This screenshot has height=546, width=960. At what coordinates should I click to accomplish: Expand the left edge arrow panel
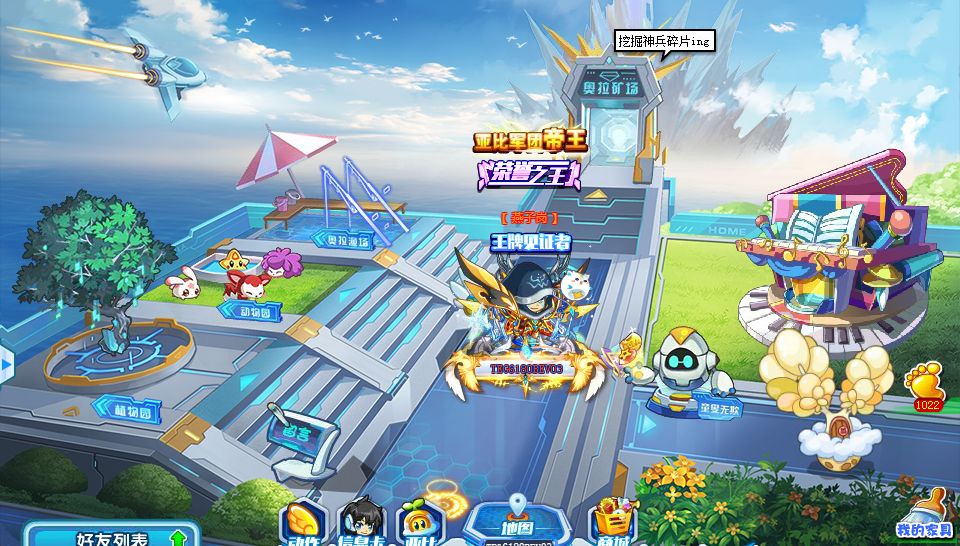coord(6,360)
